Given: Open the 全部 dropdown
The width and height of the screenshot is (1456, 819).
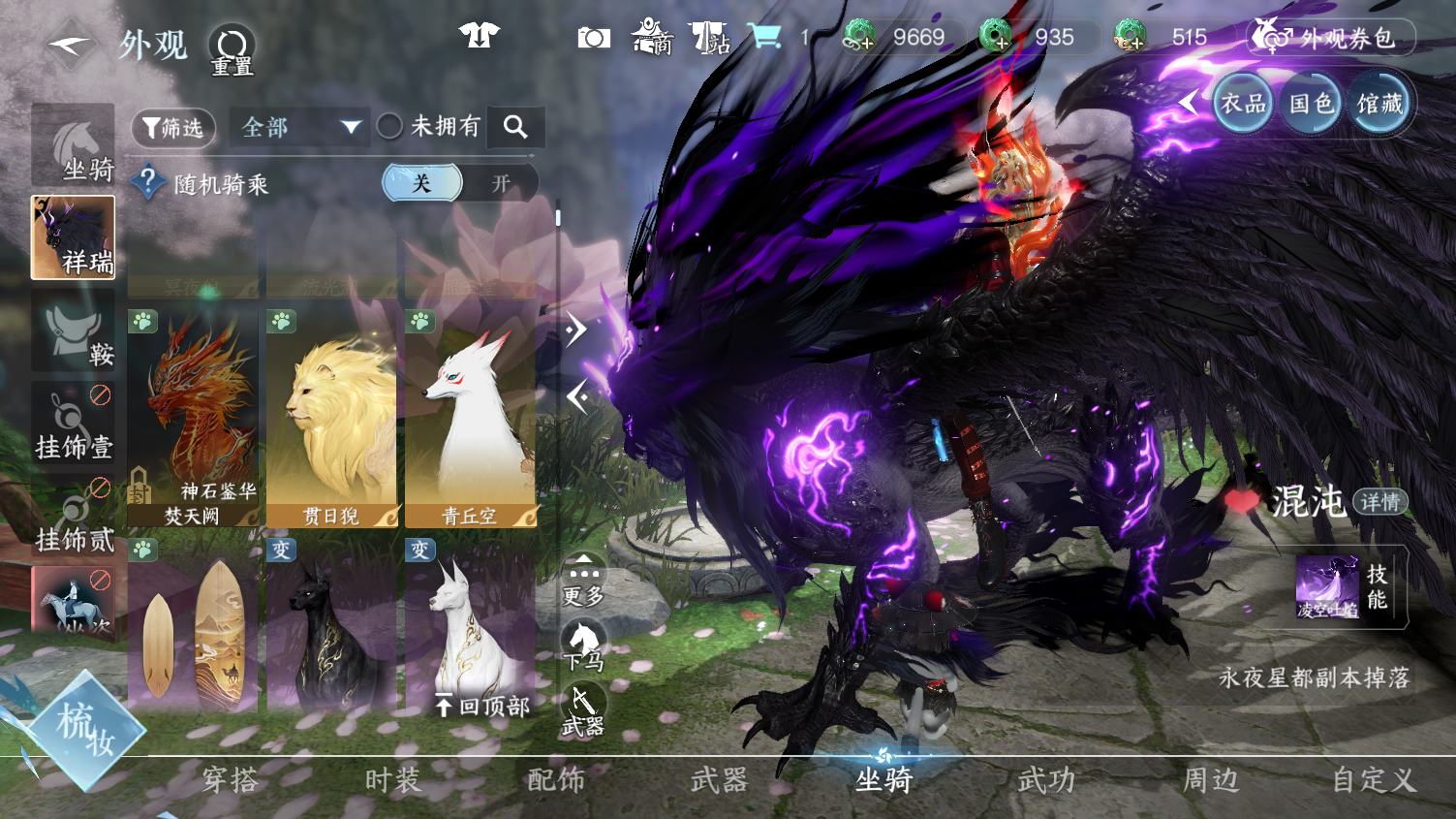Looking at the screenshot, I should click(299, 127).
